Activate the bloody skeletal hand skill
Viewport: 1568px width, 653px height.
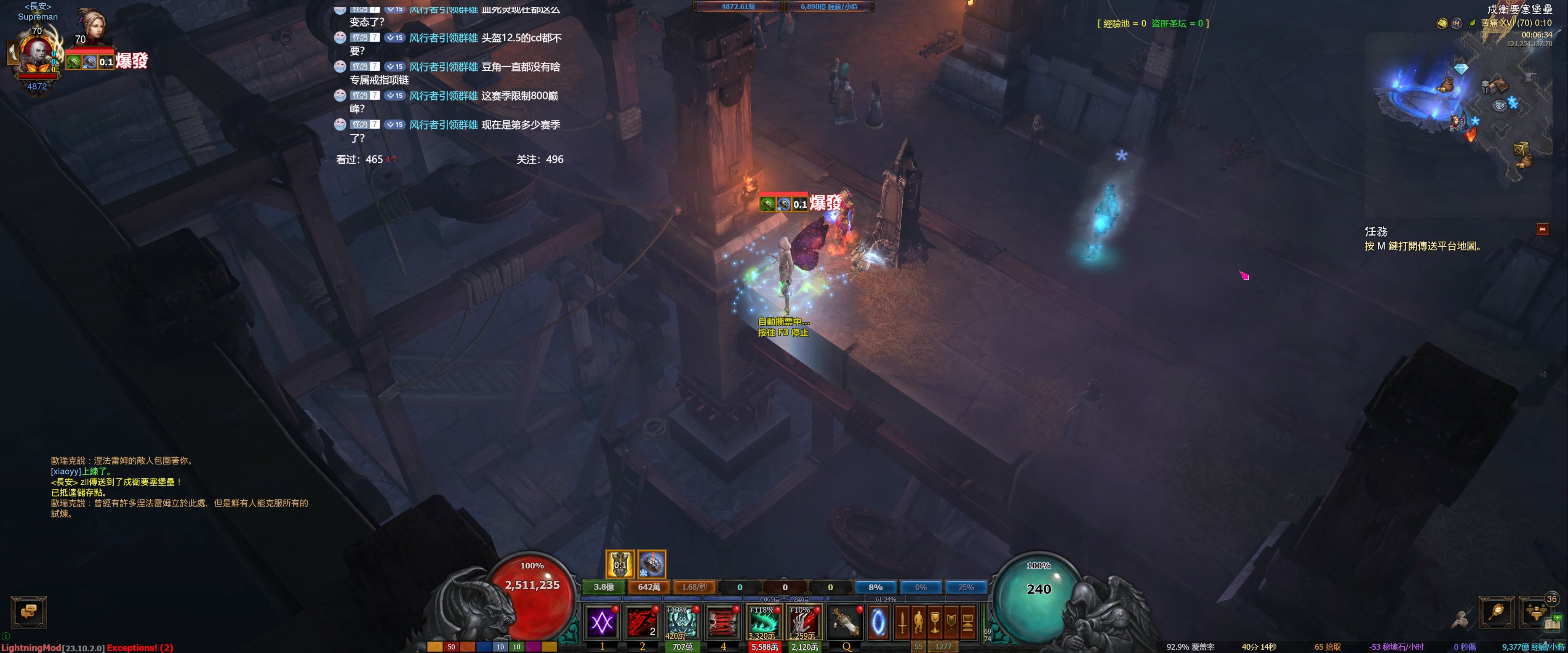(803, 622)
